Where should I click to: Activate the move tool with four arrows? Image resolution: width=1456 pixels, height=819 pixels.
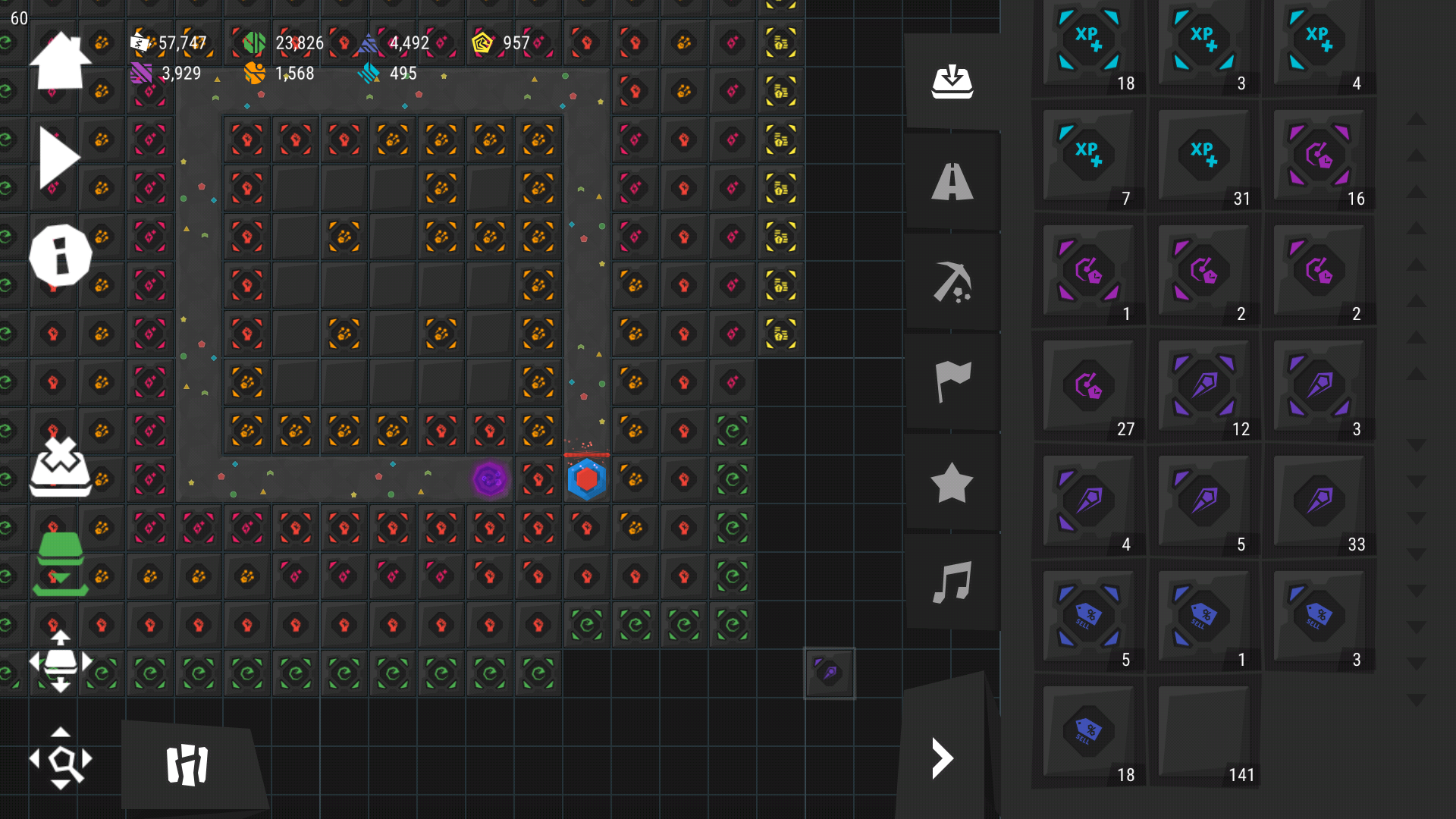coord(60,661)
